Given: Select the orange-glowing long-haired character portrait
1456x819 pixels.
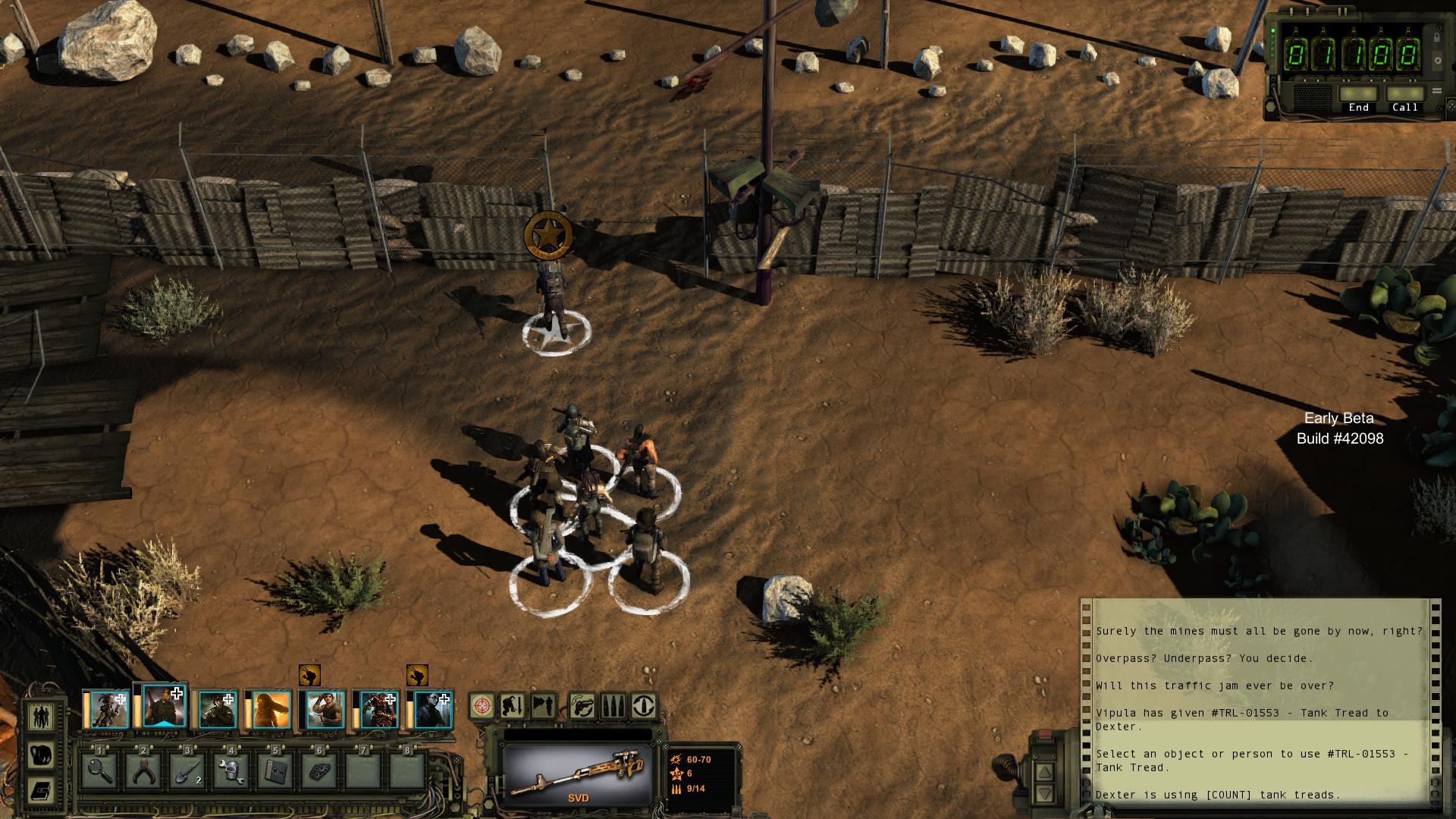Looking at the screenshot, I should 271,711.
